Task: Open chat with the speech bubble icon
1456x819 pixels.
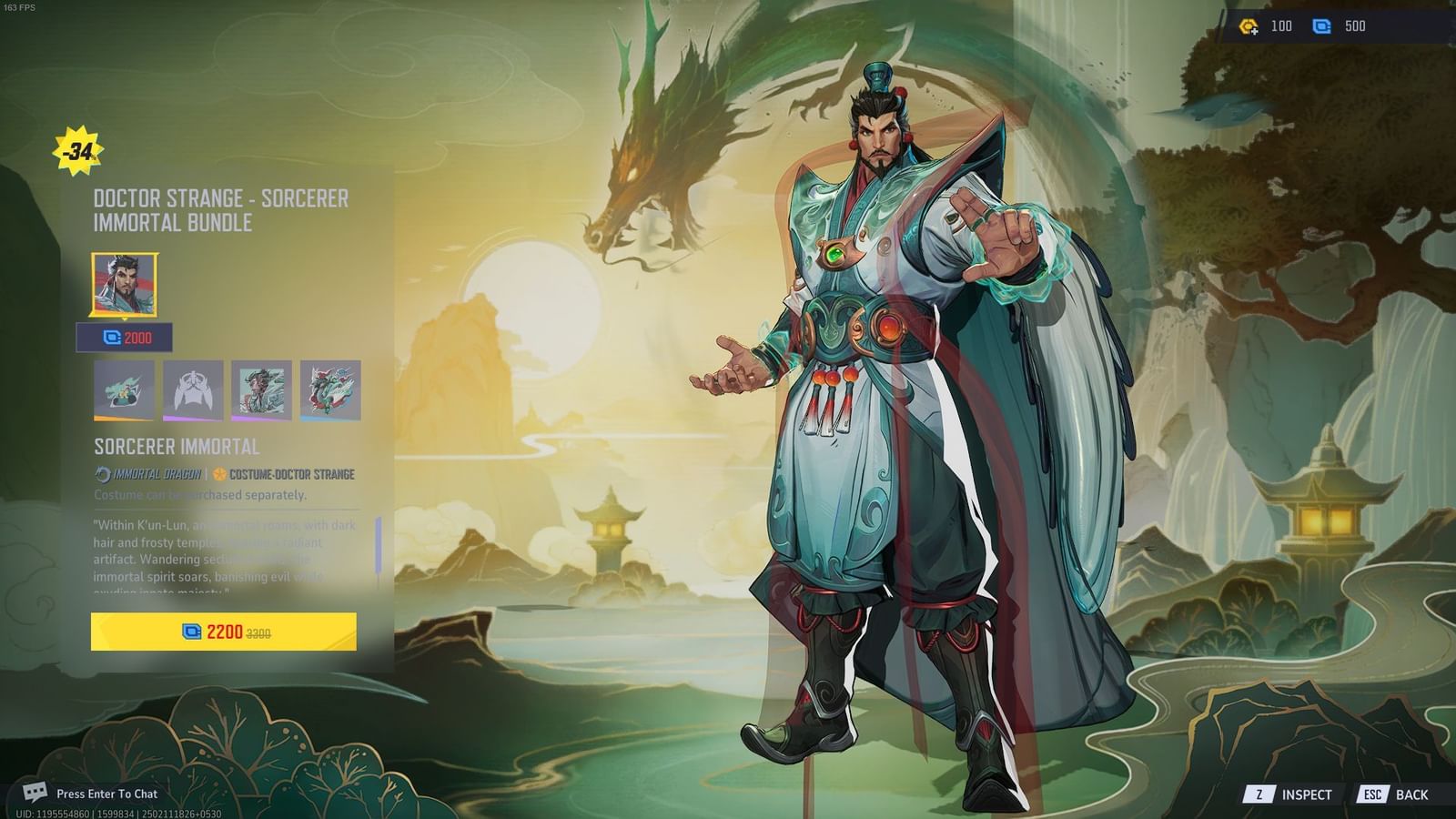Action: pos(36,794)
